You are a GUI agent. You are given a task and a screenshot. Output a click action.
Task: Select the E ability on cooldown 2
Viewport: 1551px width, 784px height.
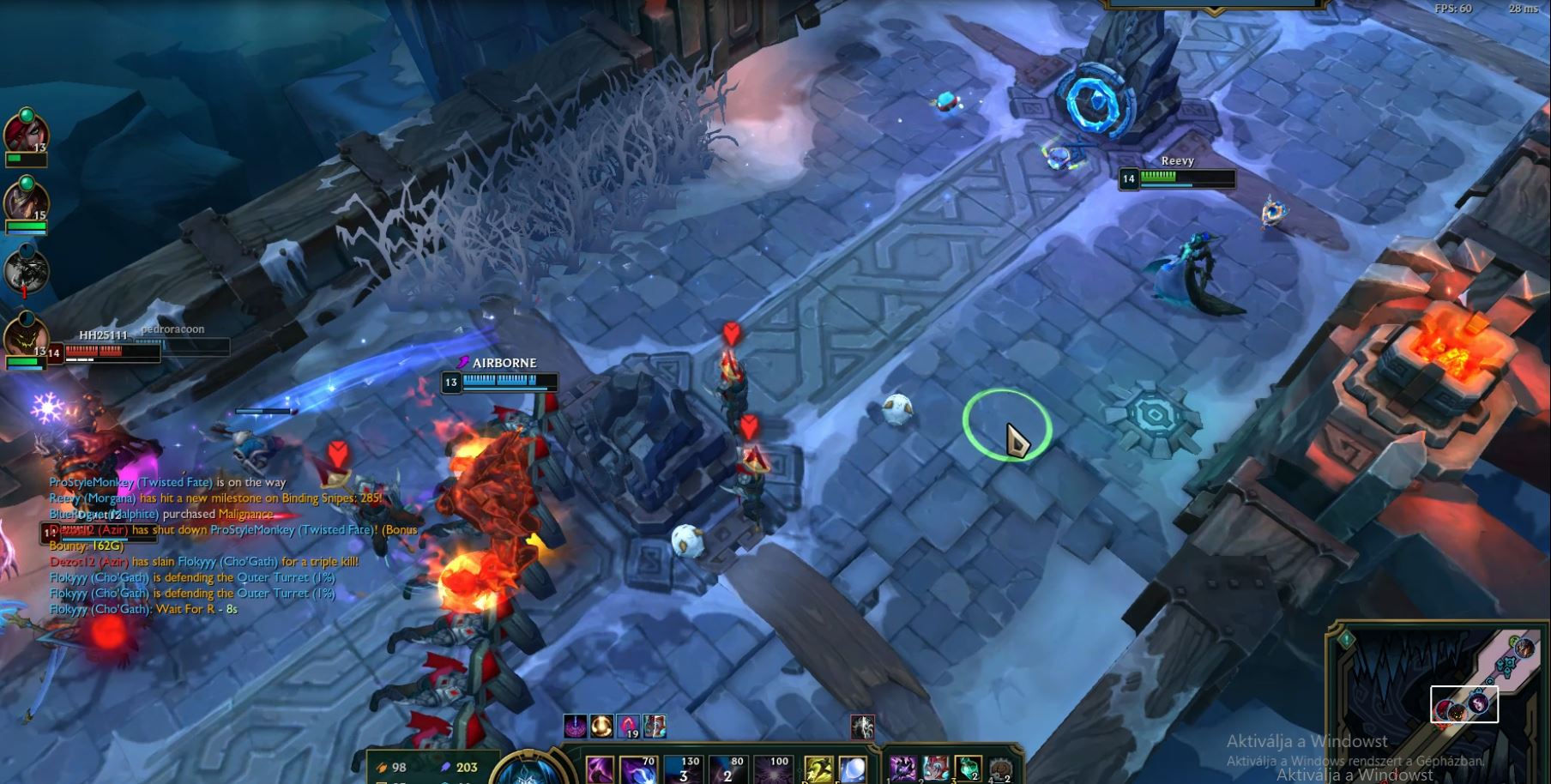[x=727, y=769]
